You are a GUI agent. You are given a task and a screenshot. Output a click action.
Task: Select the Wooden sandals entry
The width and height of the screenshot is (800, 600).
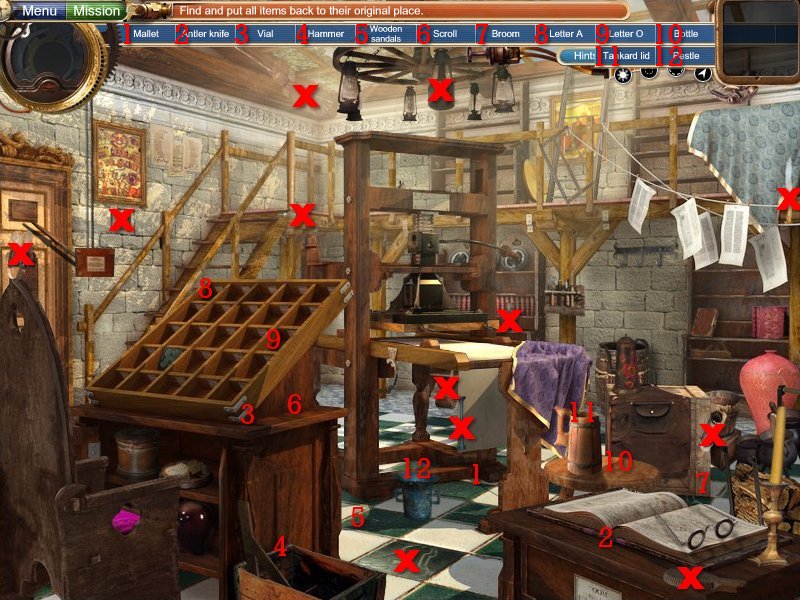click(x=386, y=34)
